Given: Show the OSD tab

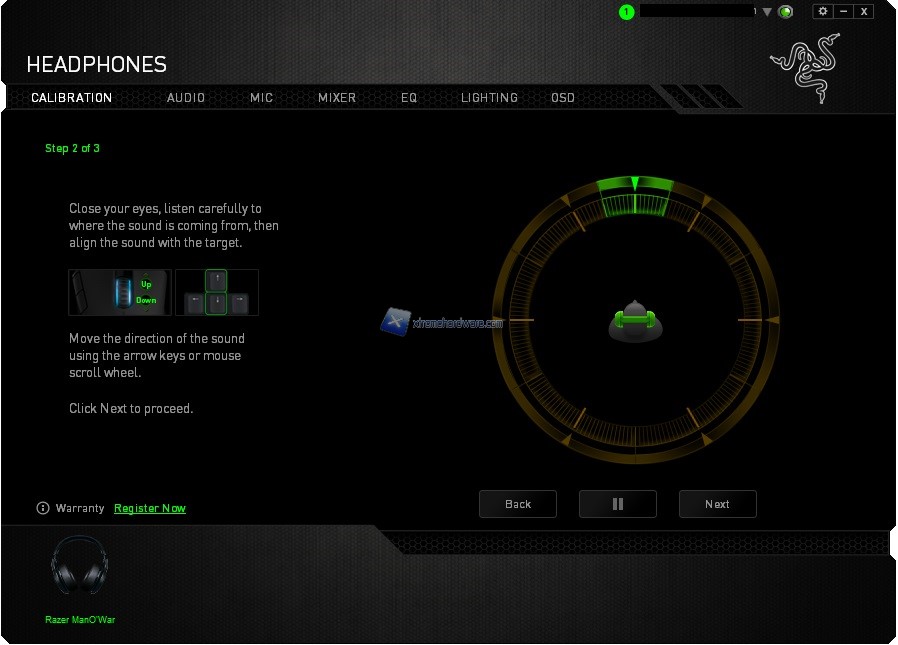Looking at the screenshot, I should [x=563, y=98].
